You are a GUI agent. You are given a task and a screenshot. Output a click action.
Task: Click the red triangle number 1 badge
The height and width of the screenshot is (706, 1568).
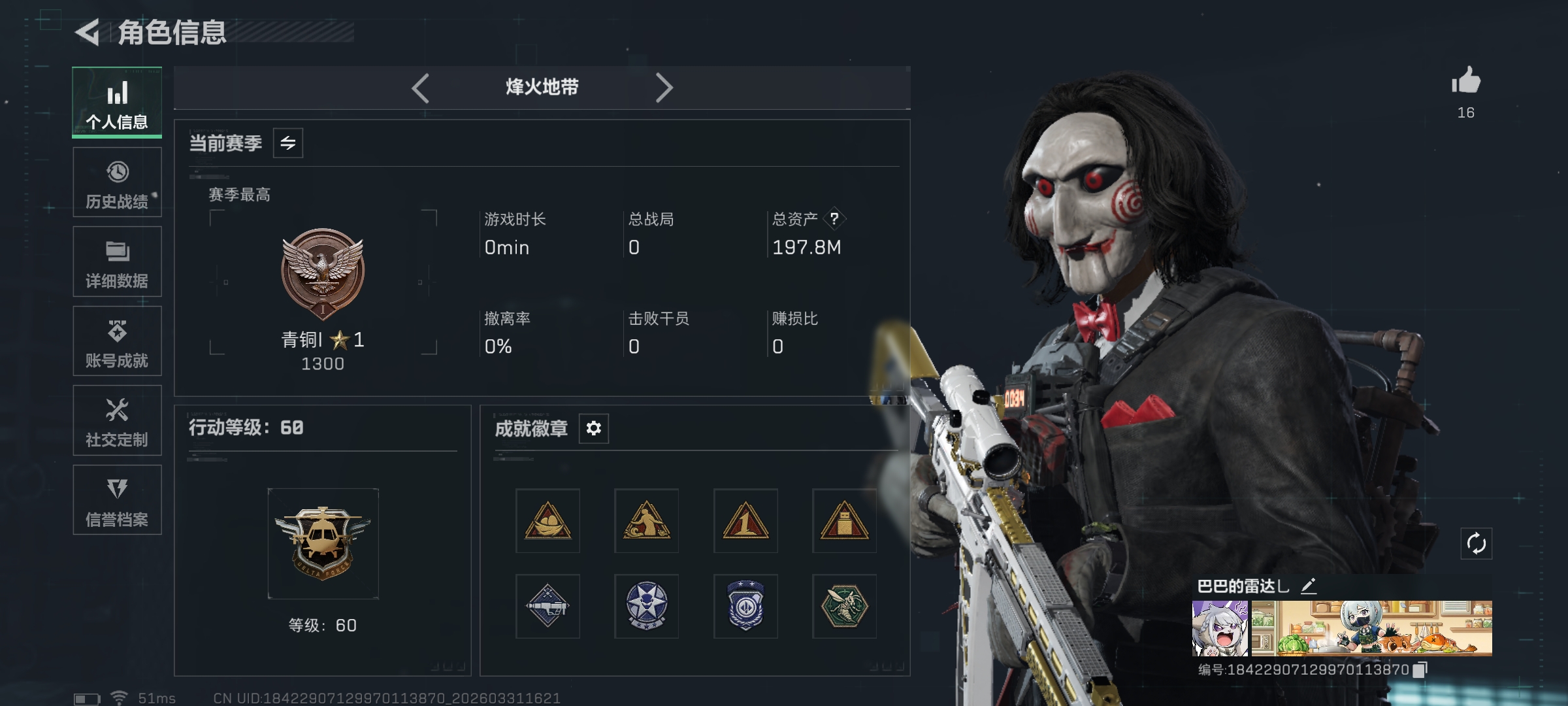745,521
